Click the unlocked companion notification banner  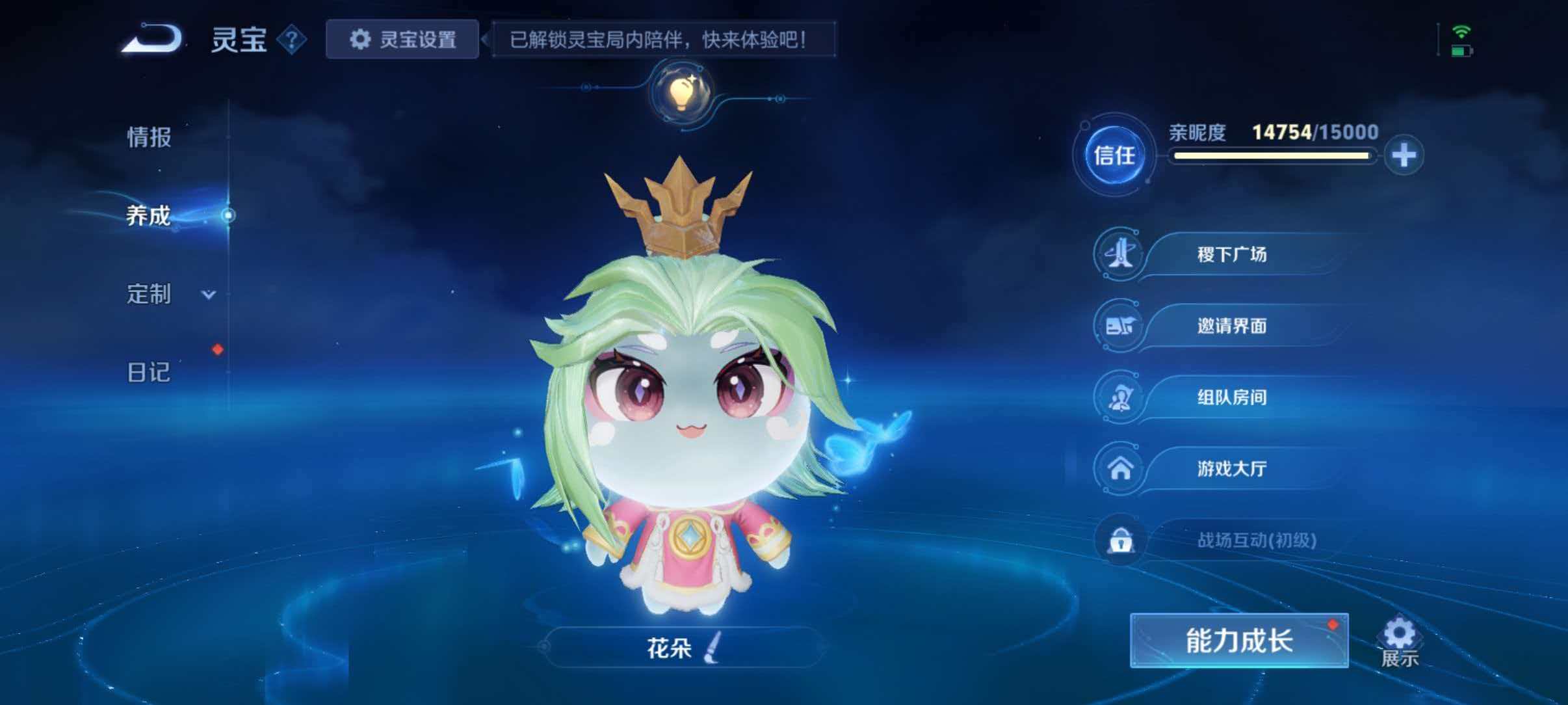click(x=662, y=40)
